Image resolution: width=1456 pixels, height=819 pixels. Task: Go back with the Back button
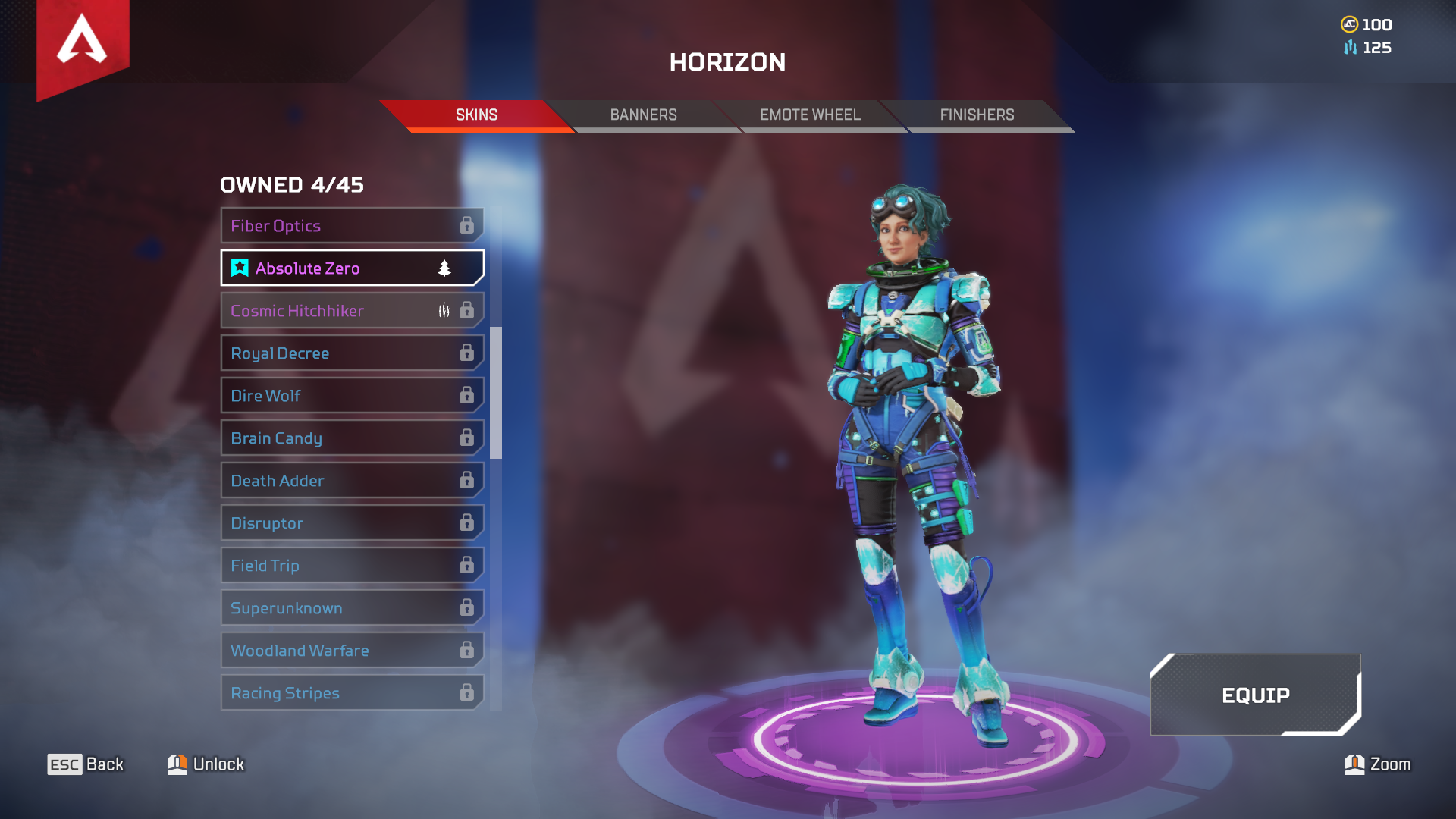[86, 764]
